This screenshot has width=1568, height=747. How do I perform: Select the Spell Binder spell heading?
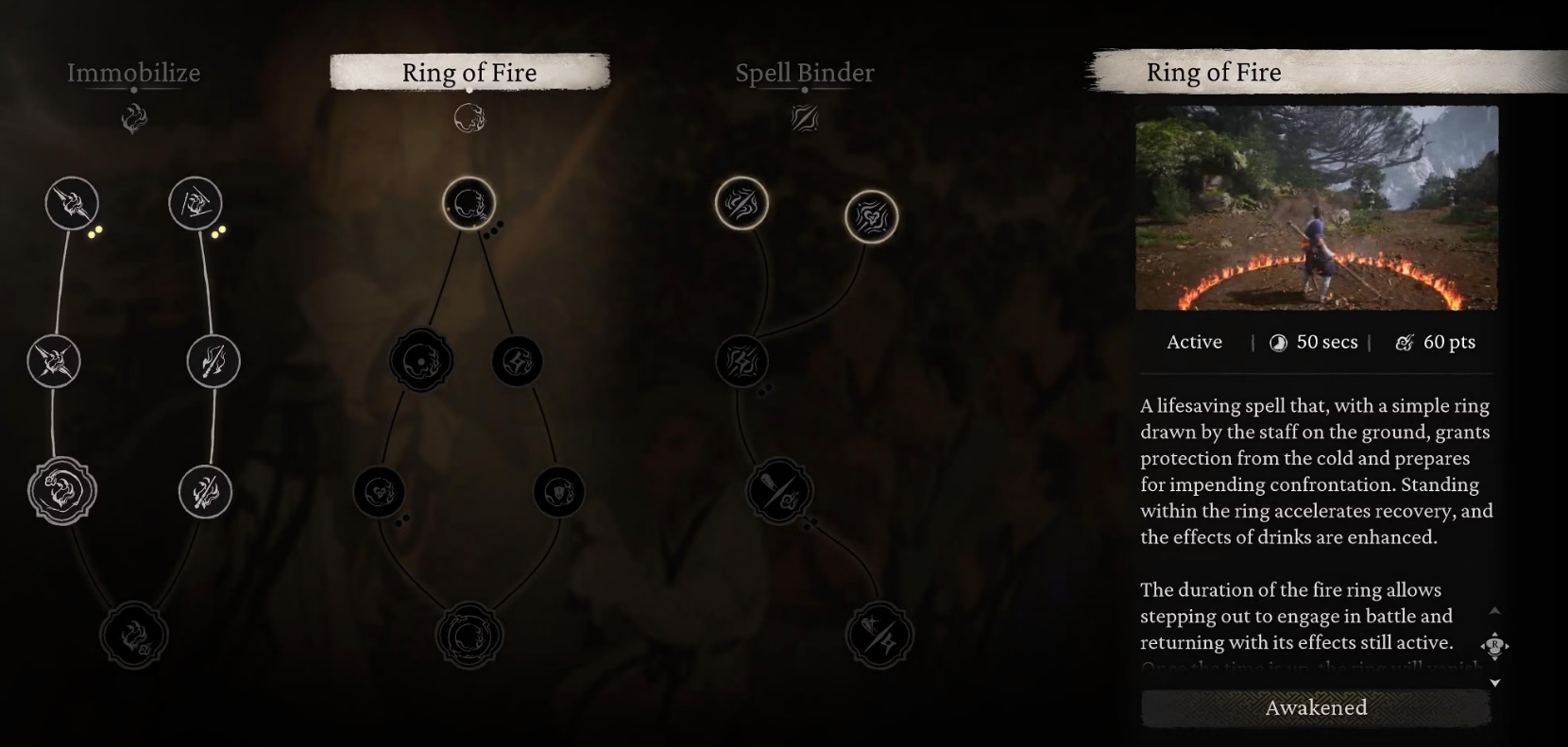click(805, 73)
